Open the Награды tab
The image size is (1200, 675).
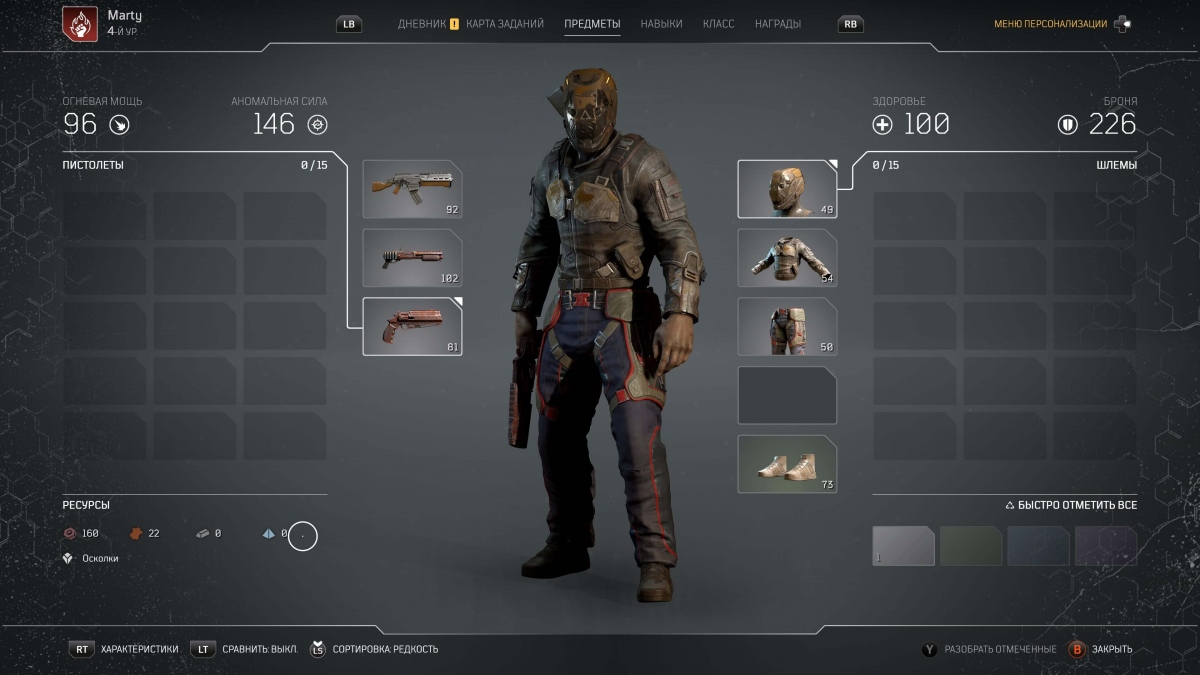777,24
